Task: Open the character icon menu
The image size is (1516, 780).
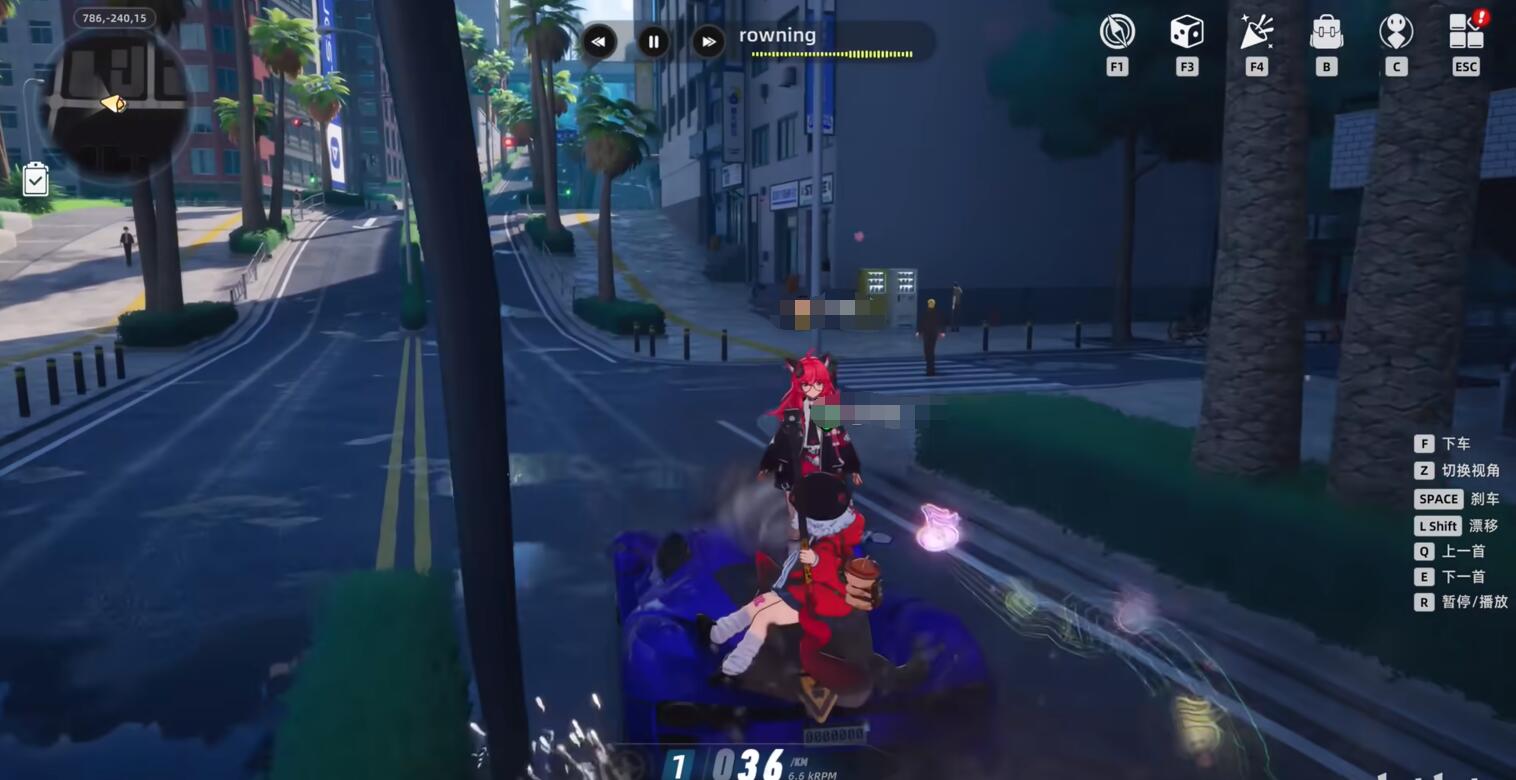Action: point(1396,32)
